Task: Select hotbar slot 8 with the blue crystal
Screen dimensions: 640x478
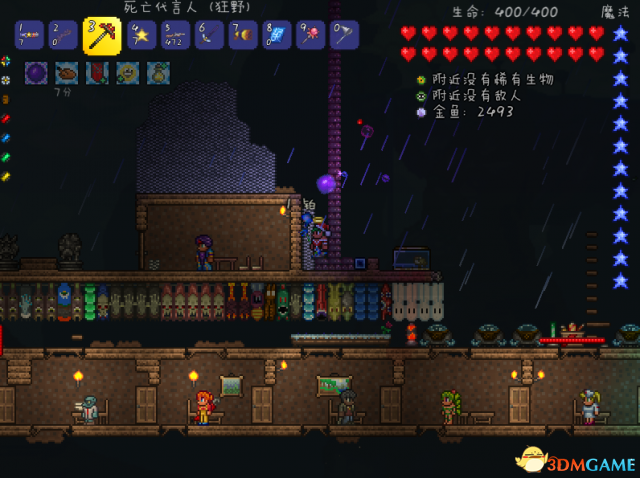Action: pyautogui.click(x=277, y=36)
